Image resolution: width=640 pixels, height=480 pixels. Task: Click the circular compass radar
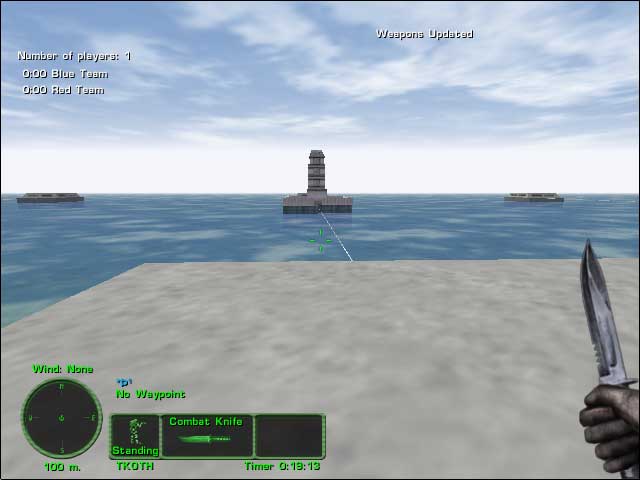(x=61, y=417)
